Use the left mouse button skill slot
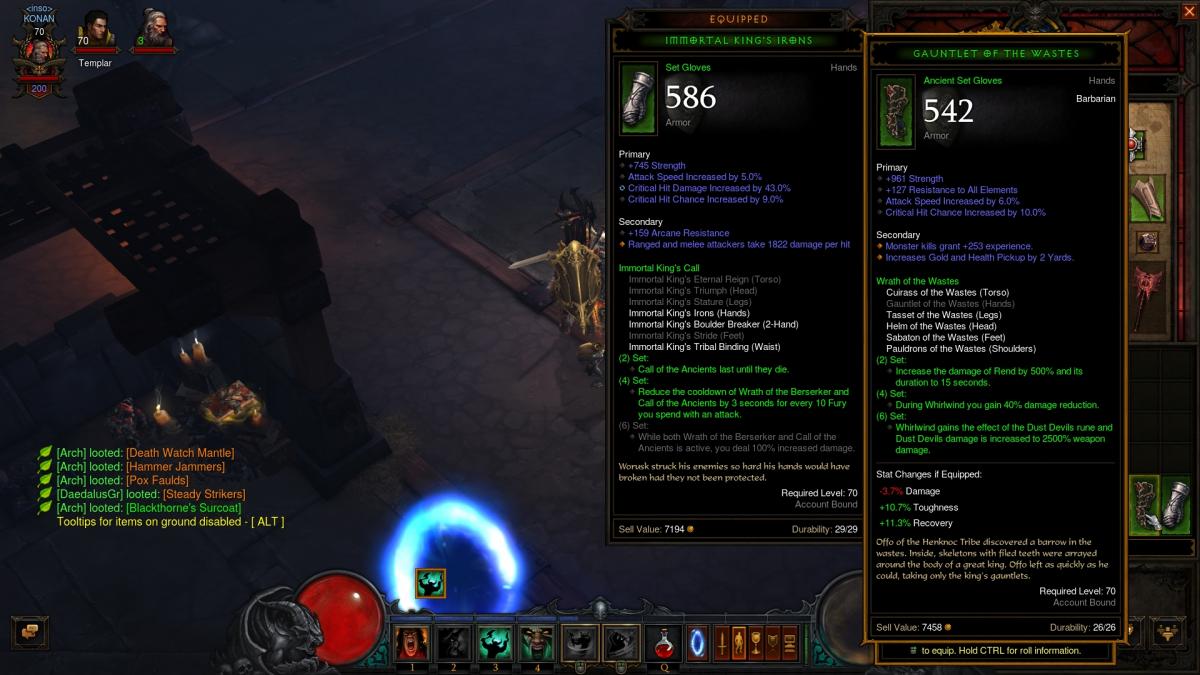 (580, 642)
